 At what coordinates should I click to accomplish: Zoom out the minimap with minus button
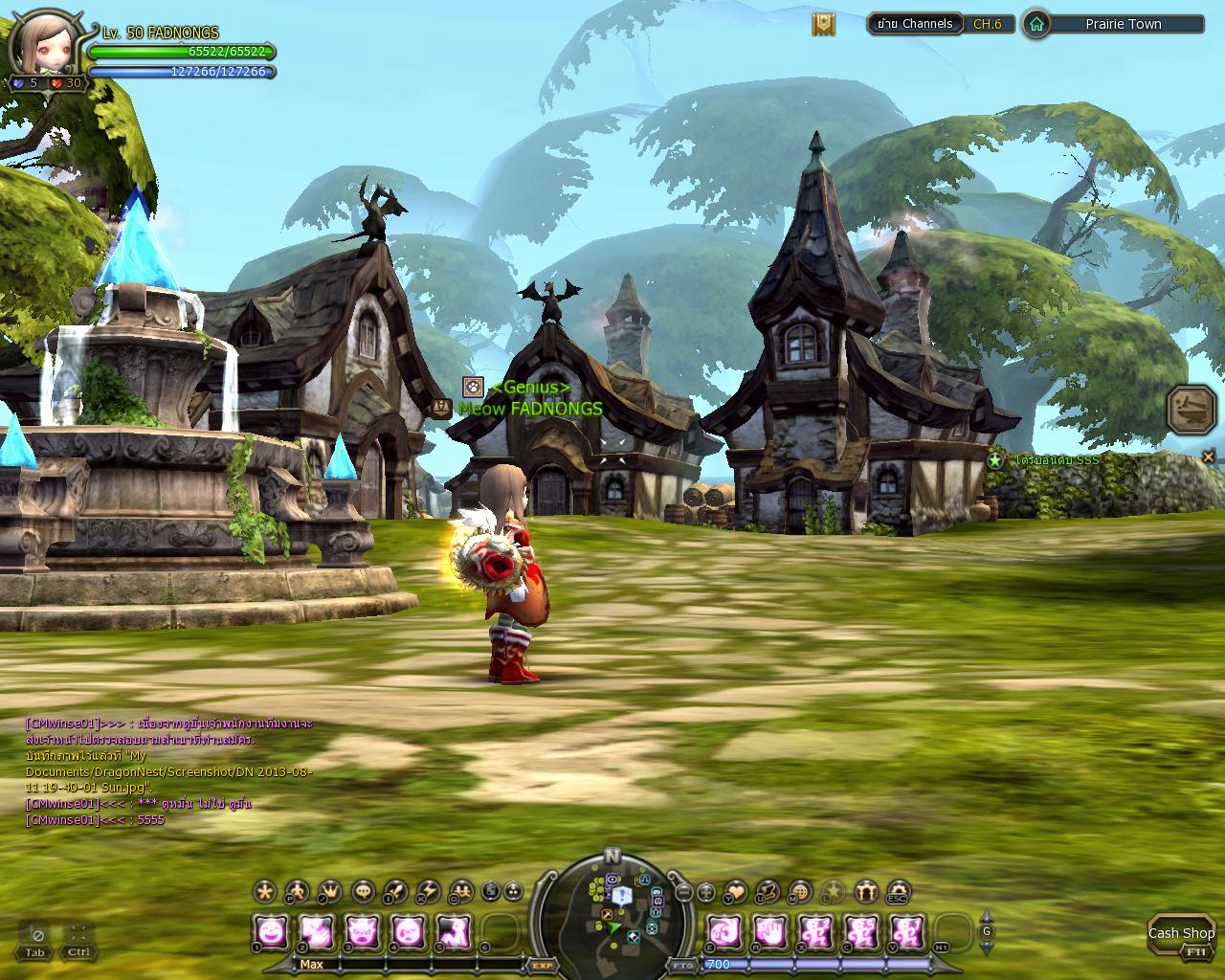[684, 892]
